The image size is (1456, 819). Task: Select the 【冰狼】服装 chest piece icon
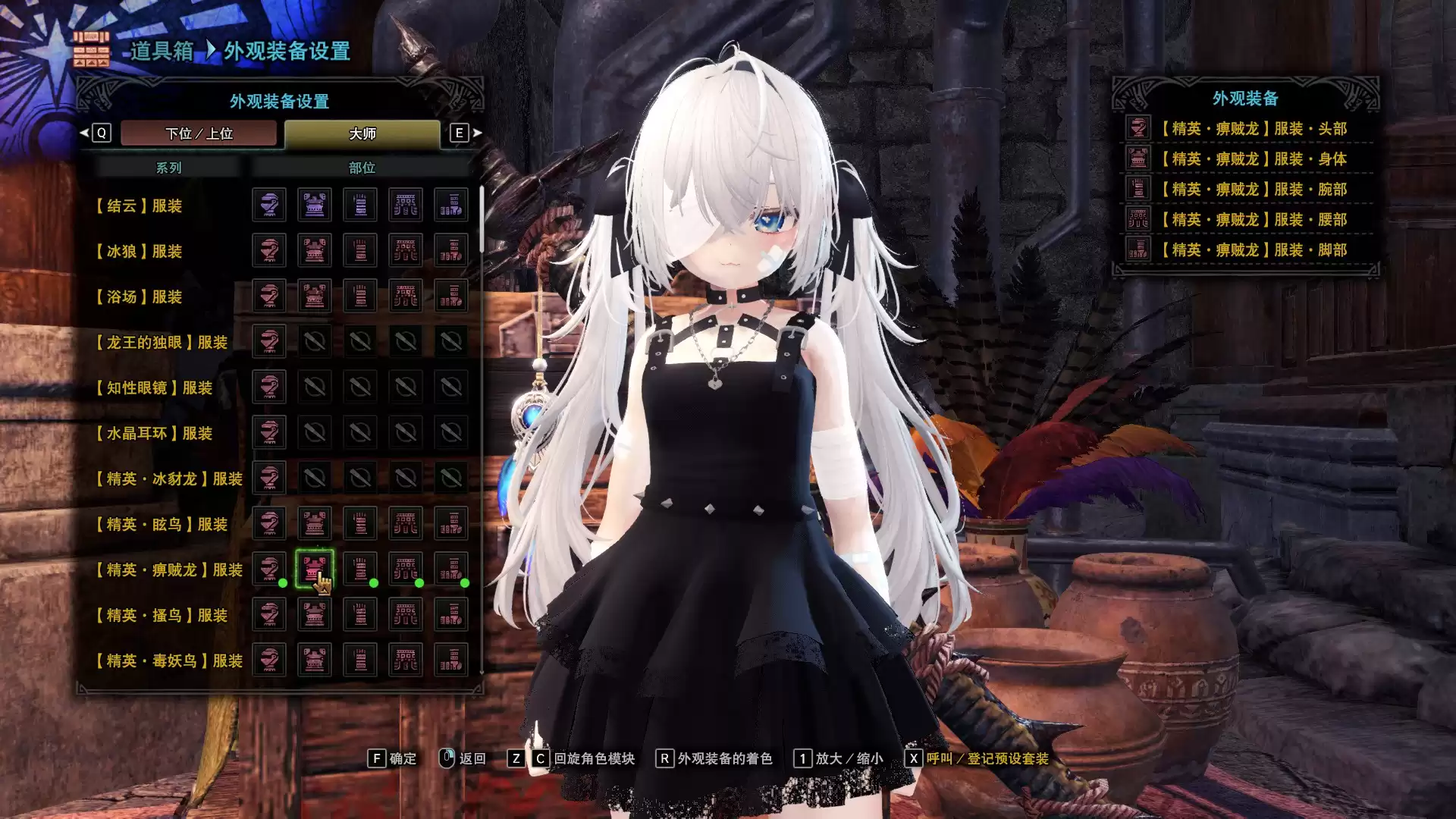tap(315, 251)
